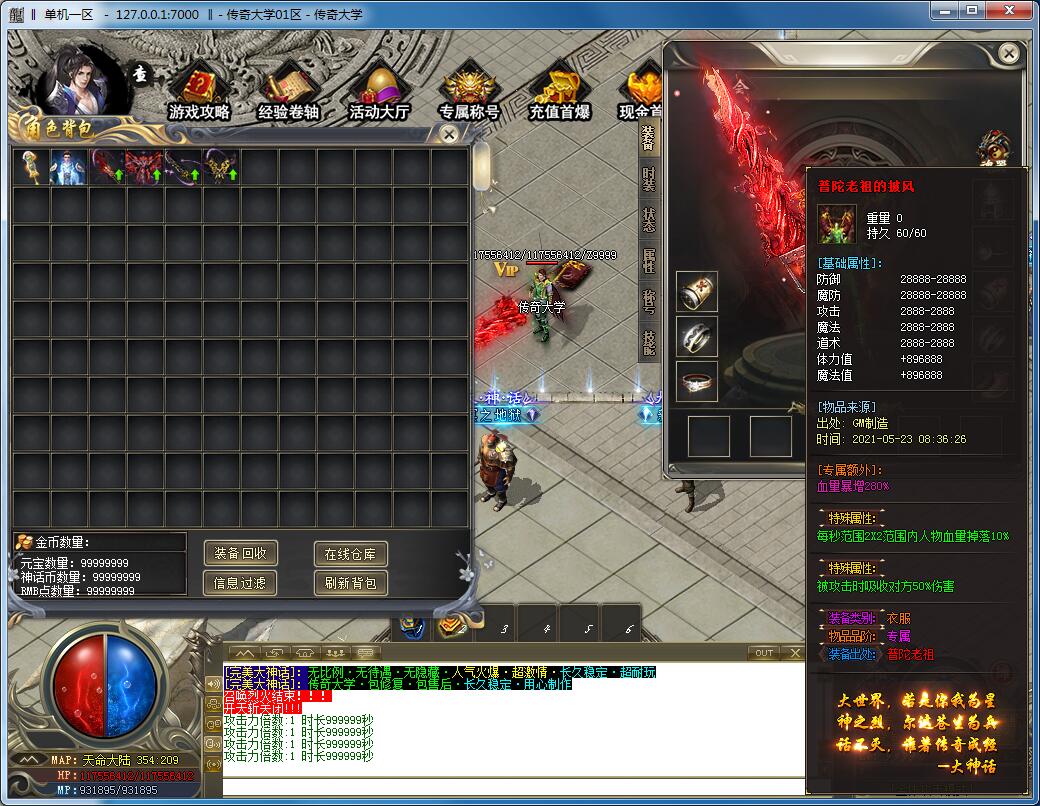Click the OUT button above chat

click(x=764, y=653)
